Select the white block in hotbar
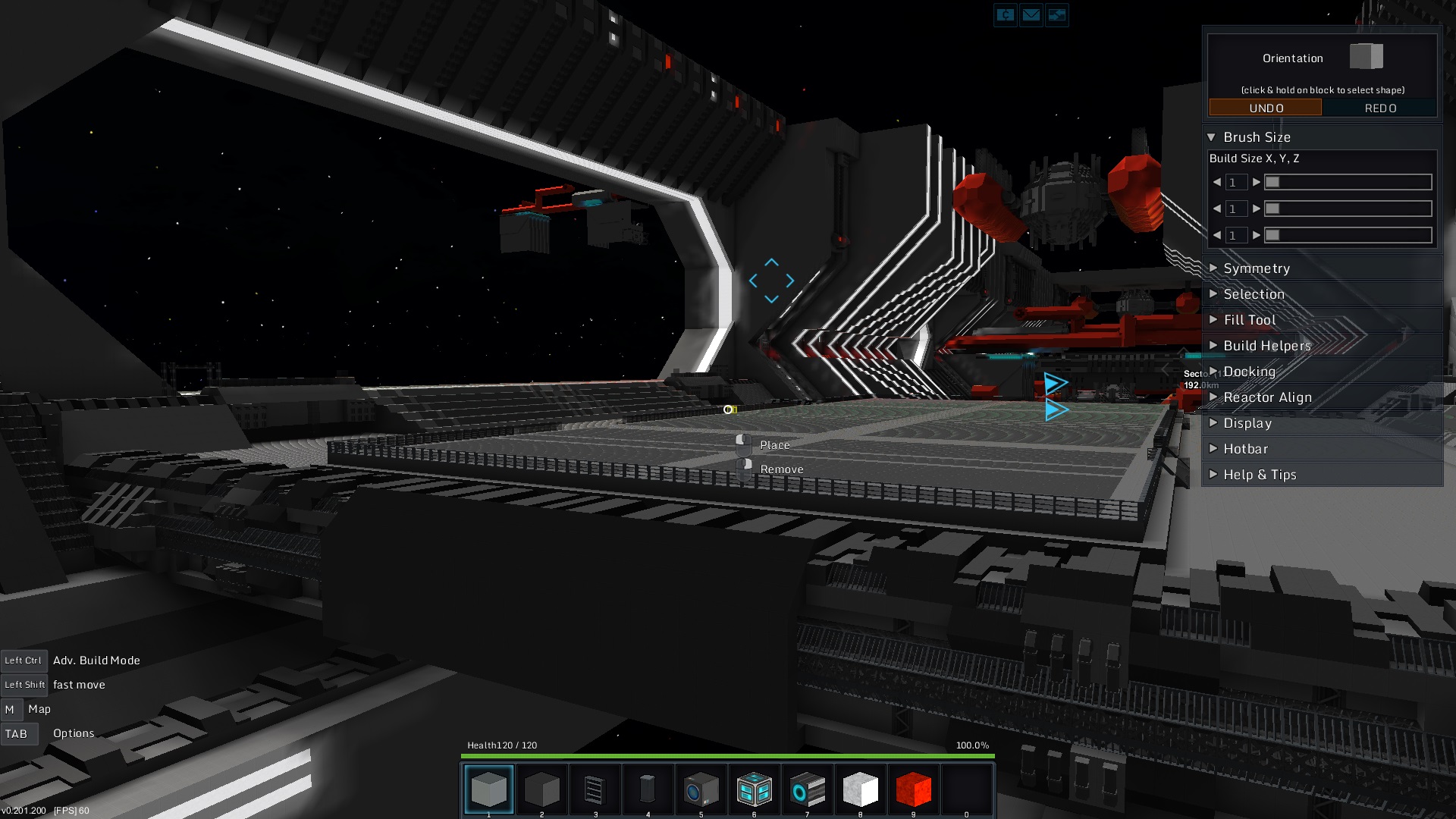1456x819 pixels. pos(860,789)
